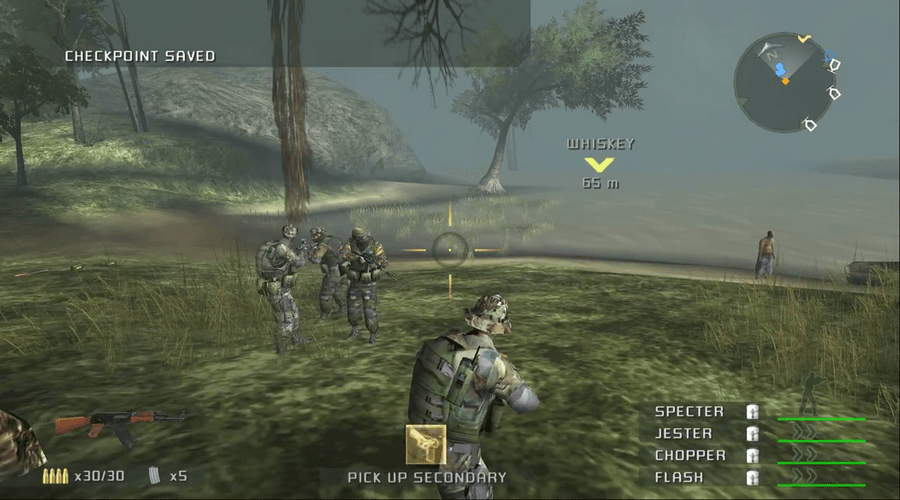Click the player stance silhouette icon
Image resolution: width=900 pixels, height=500 pixels.
[810, 386]
